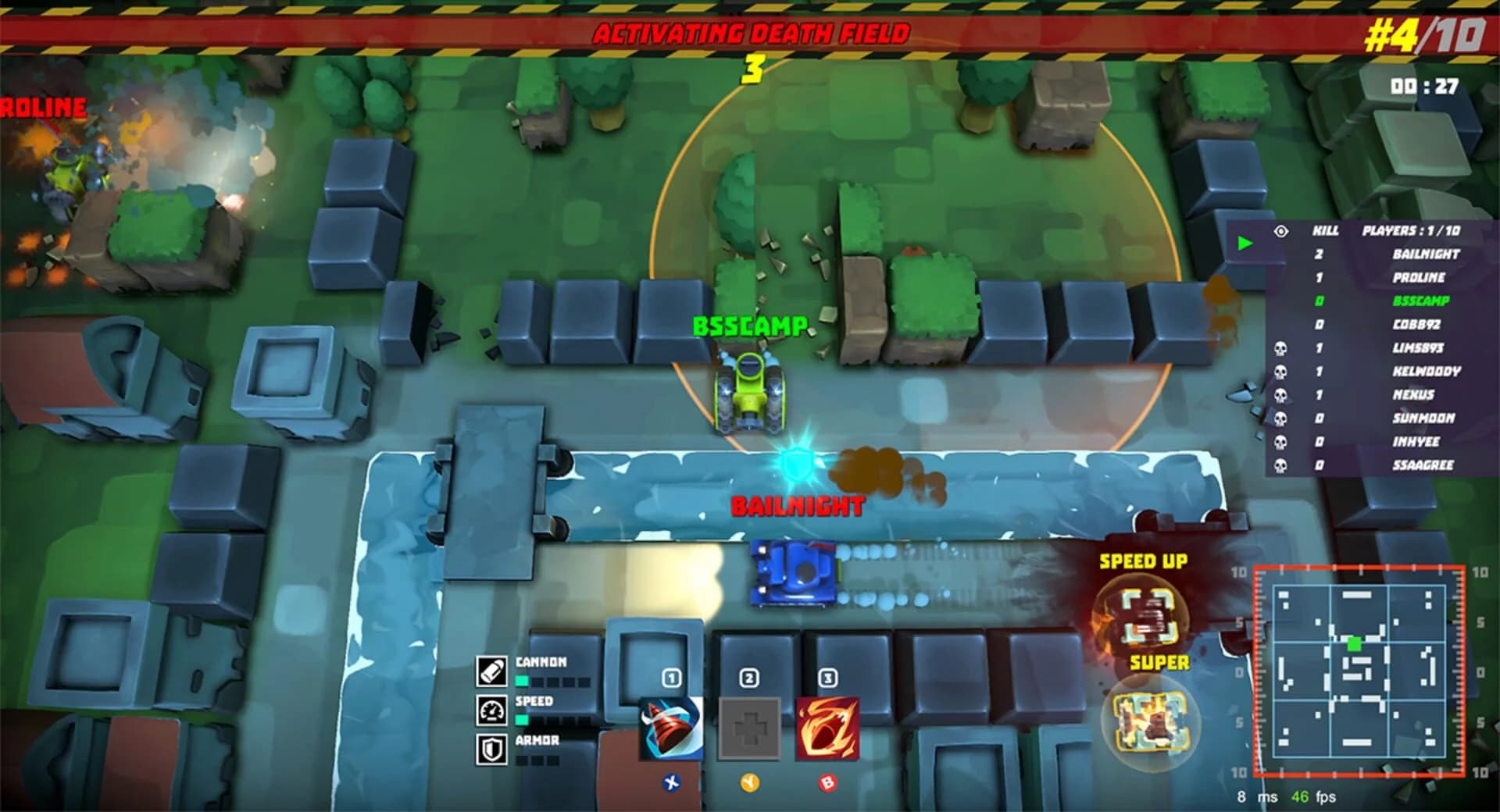The height and width of the screenshot is (812, 1500).
Task: Click the eye icon on the kill scoreboard
Action: tap(1280, 231)
